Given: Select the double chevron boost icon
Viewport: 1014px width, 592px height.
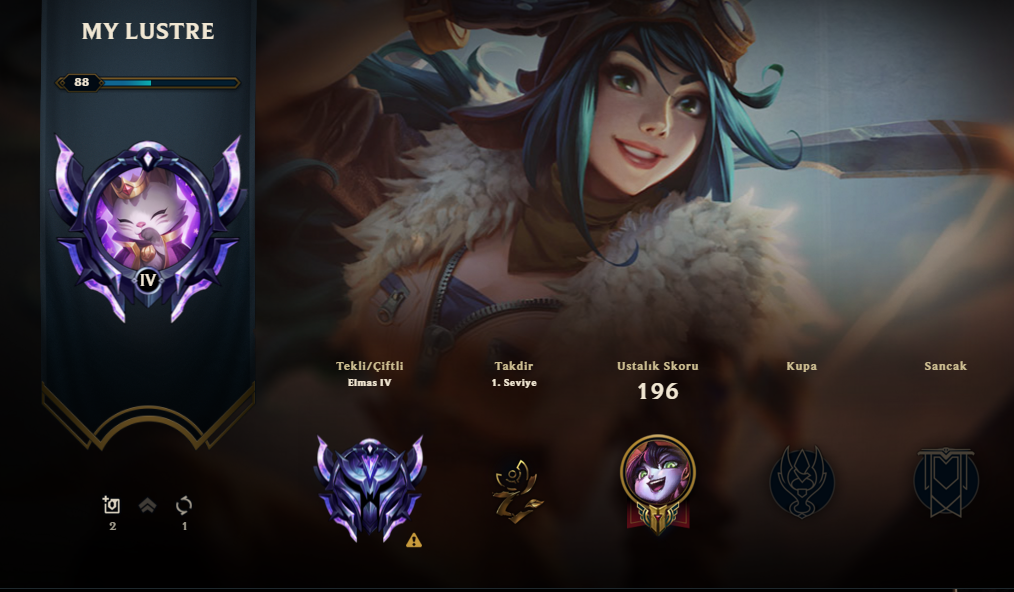Looking at the screenshot, I should tap(148, 506).
